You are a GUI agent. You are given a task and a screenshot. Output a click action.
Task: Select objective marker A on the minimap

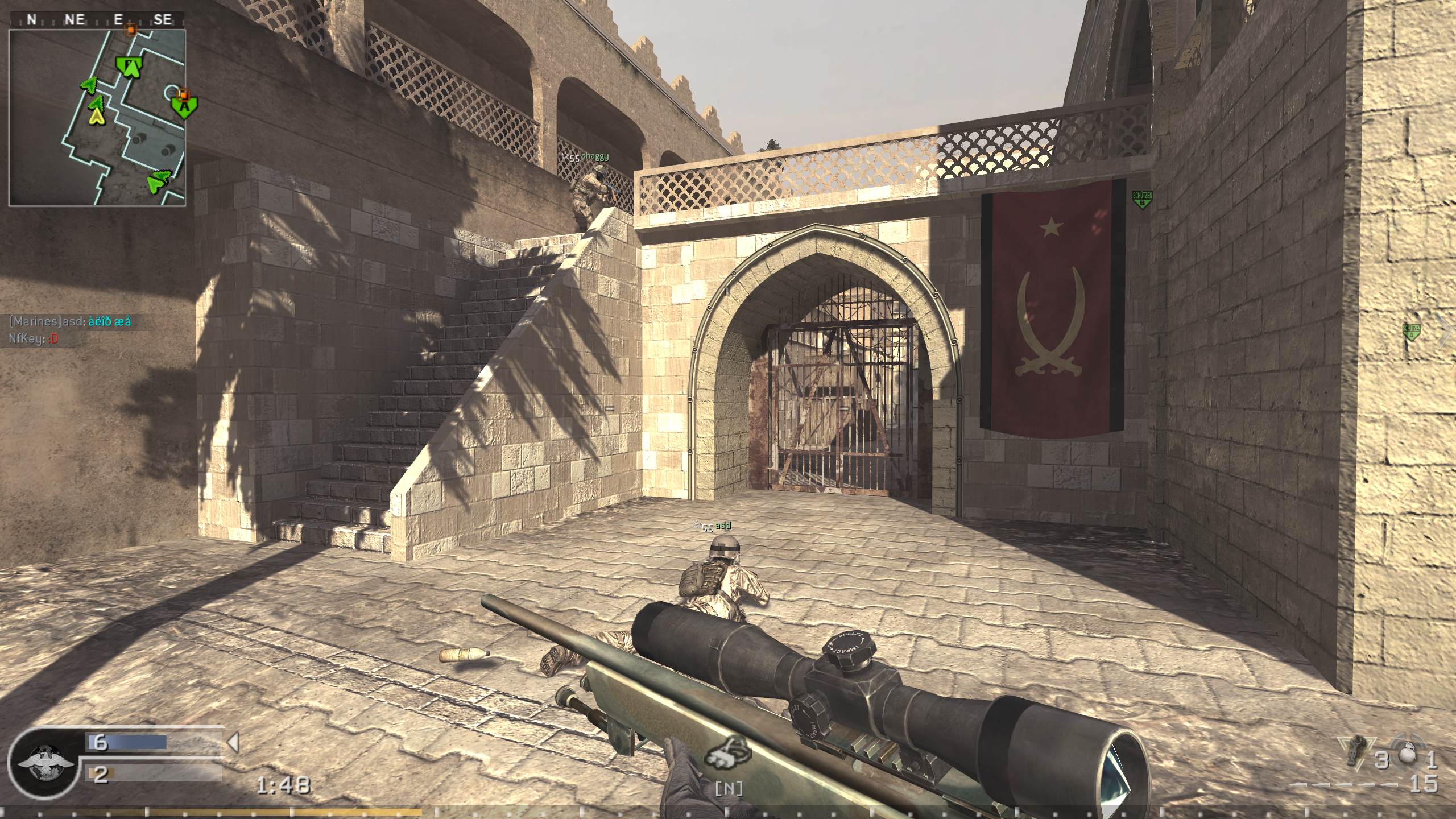click(184, 107)
